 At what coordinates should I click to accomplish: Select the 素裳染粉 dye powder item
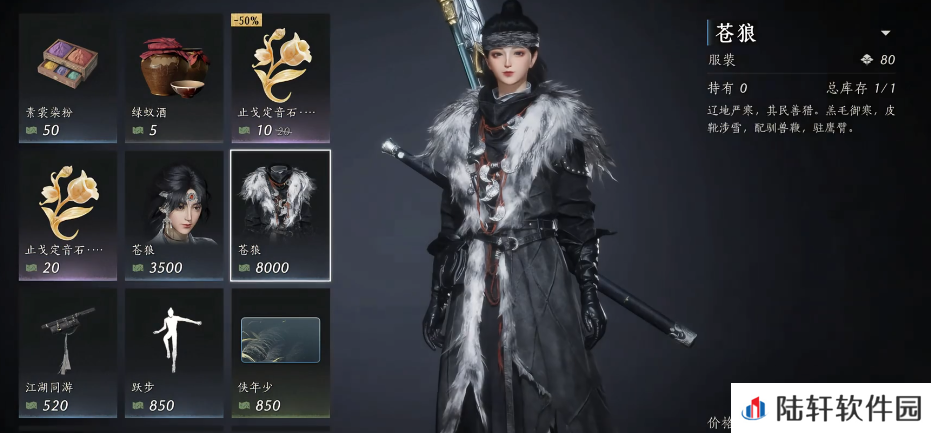tap(67, 76)
